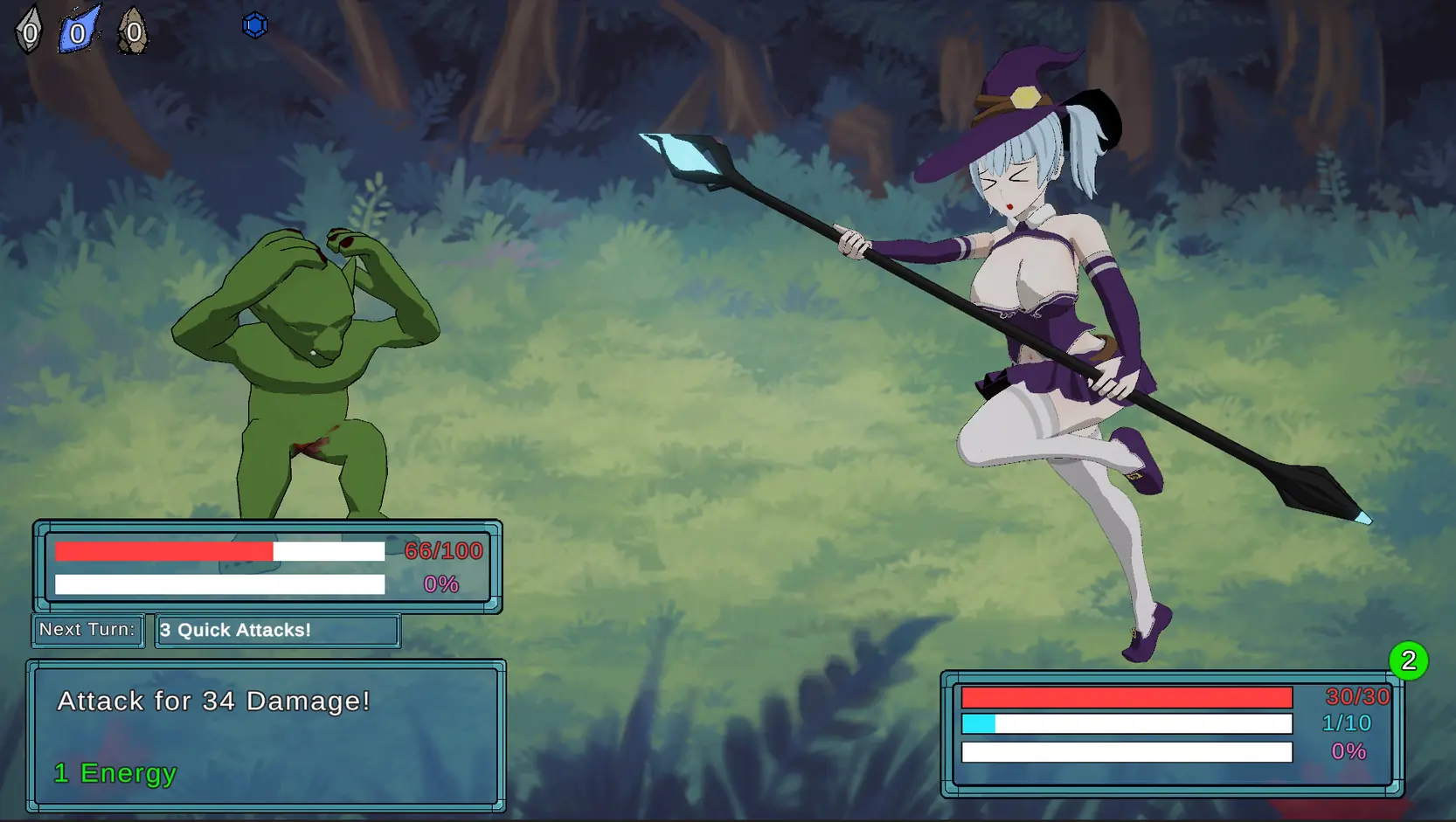Click the gray crystal resource icon
The height and width of the screenshot is (822, 1456).
click(x=29, y=31)
